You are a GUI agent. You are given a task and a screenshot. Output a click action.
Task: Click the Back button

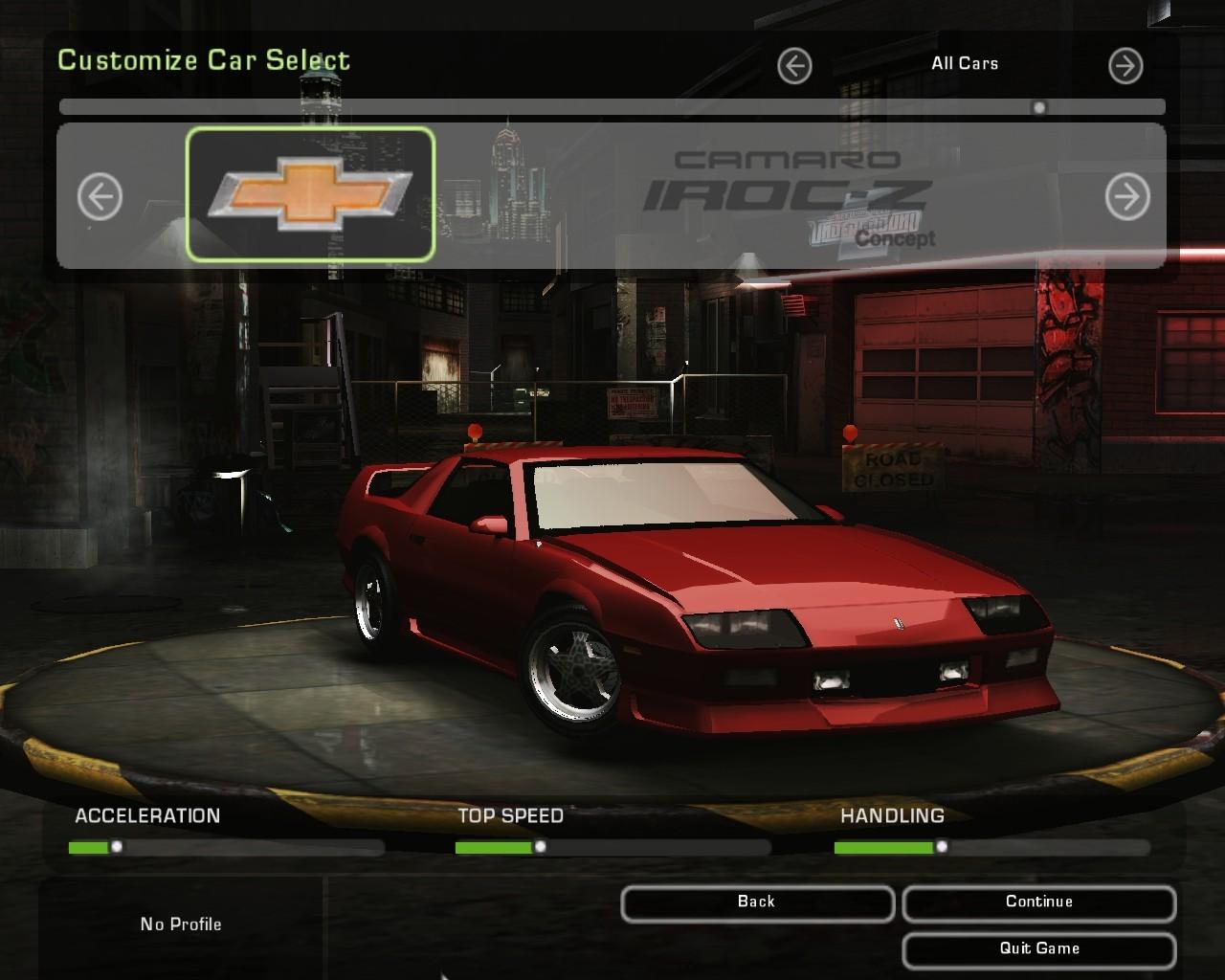click(x=757, y=902)
